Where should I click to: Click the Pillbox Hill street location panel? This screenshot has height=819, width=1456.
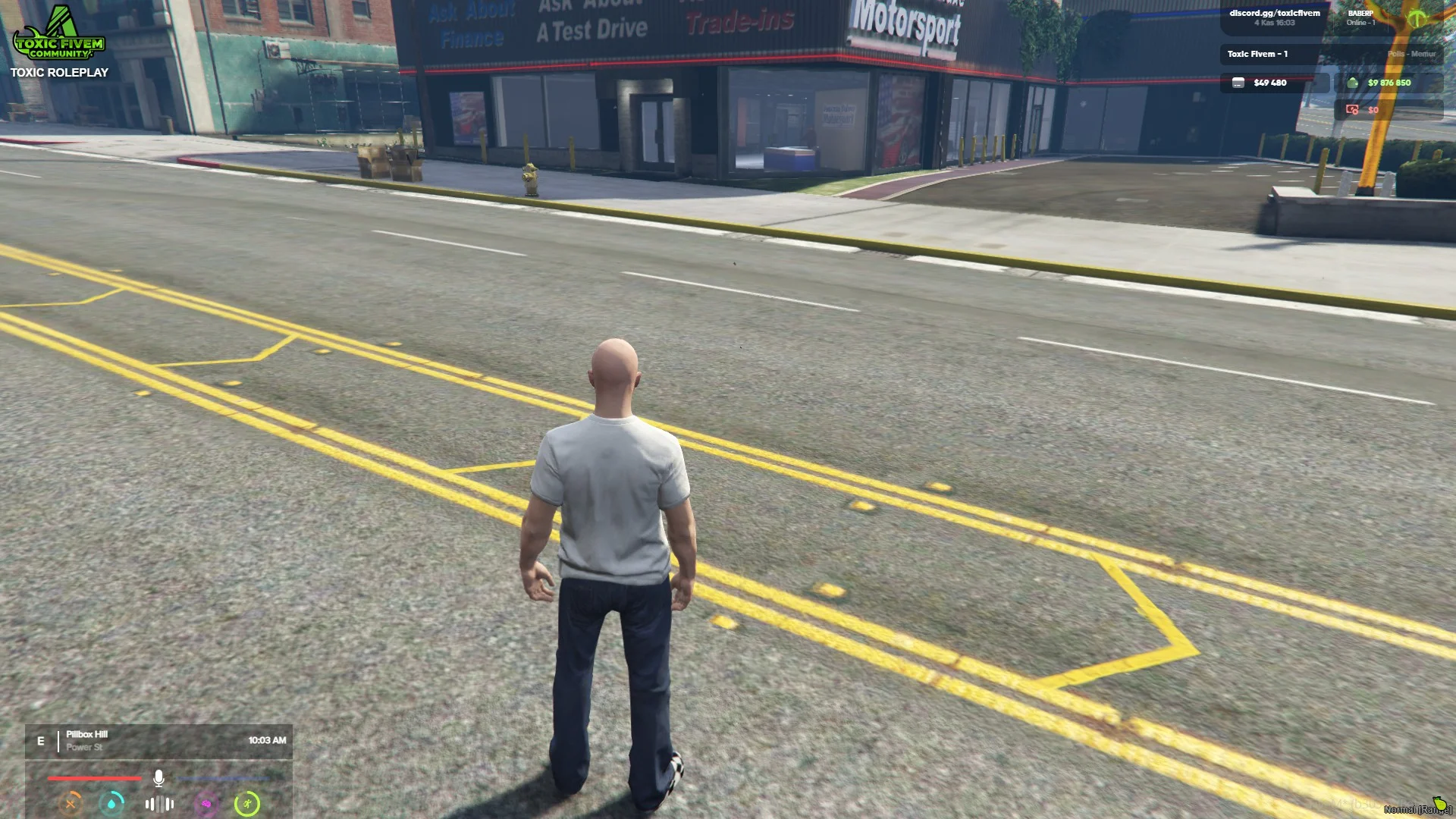pyautogui.click(x=158, y=741)
